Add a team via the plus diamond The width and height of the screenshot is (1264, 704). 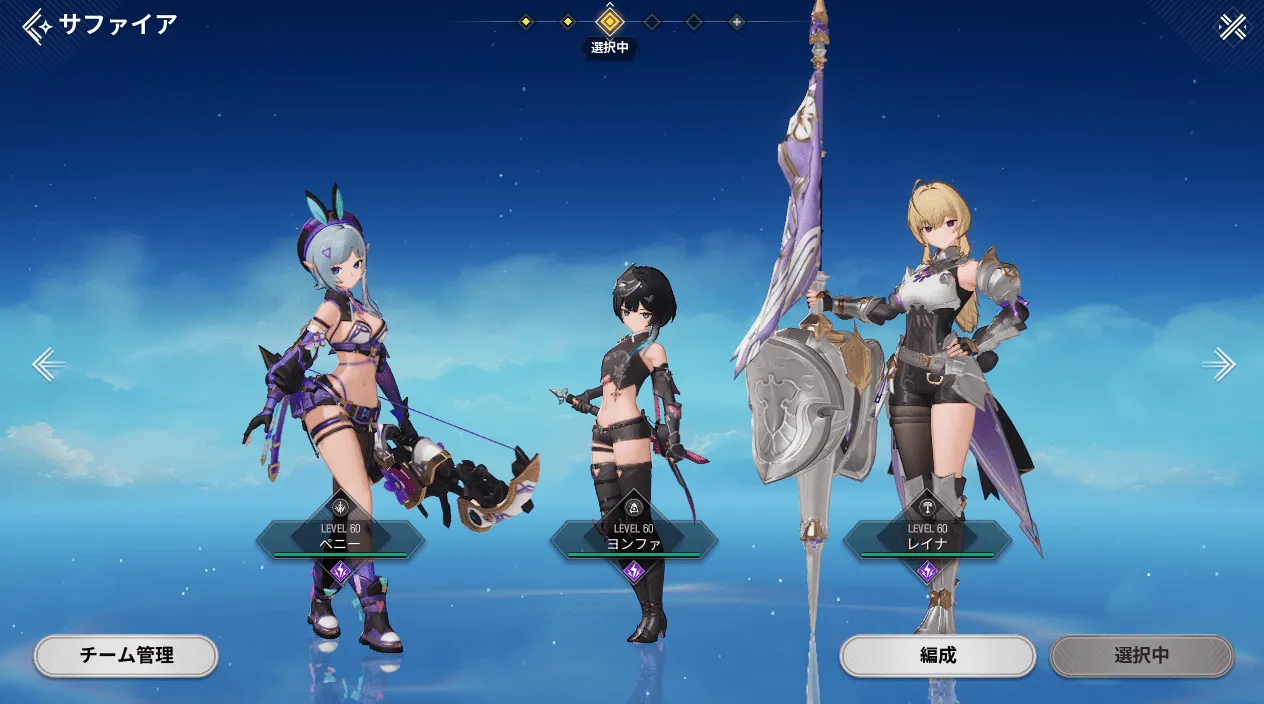point(736,21)
